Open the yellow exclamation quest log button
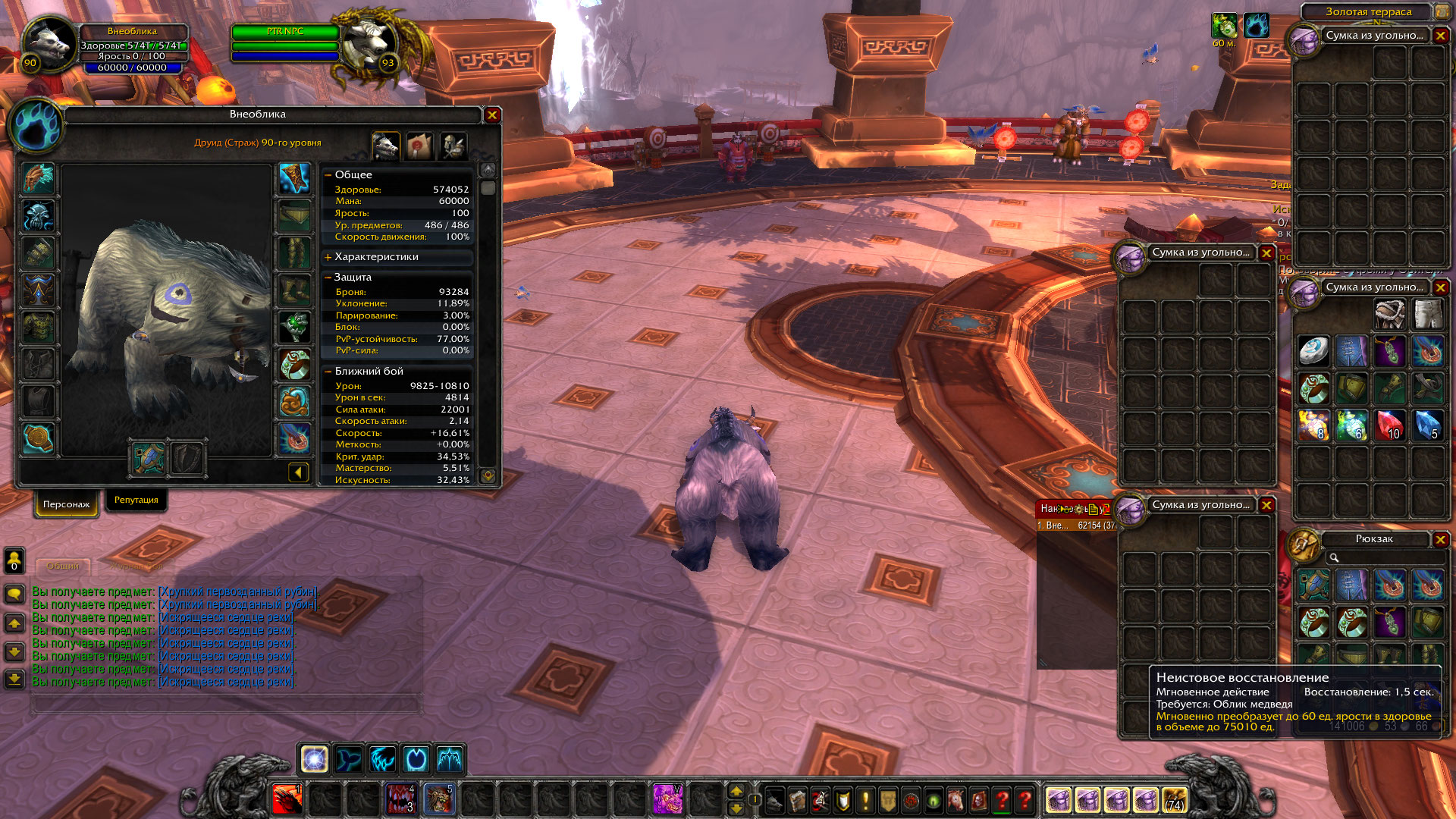 click(x=865, y=800)
